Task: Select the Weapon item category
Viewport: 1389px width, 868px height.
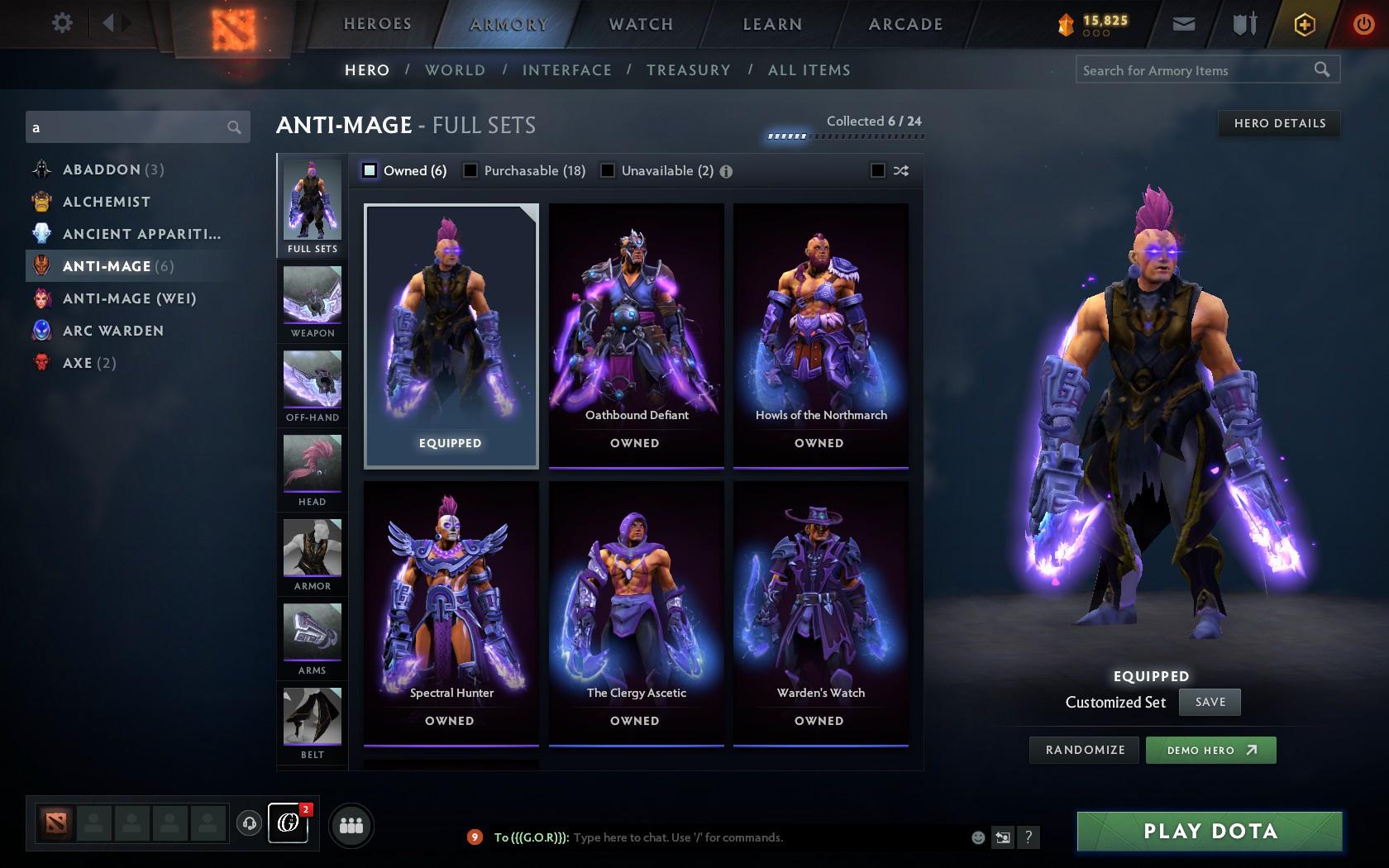Action: coord(312,302)
